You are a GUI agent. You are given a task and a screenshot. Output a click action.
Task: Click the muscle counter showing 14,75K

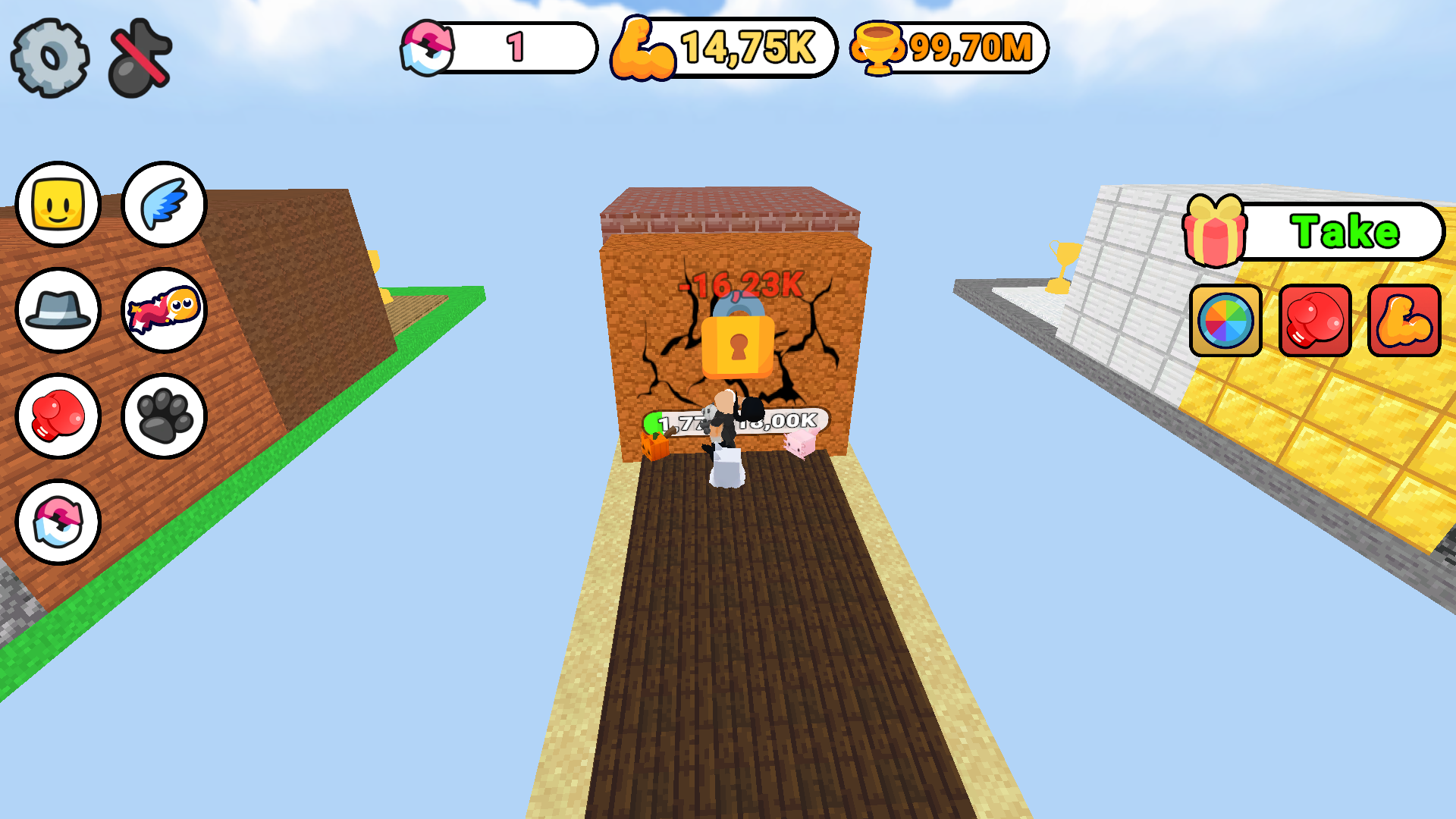click(x=720, y=48)
